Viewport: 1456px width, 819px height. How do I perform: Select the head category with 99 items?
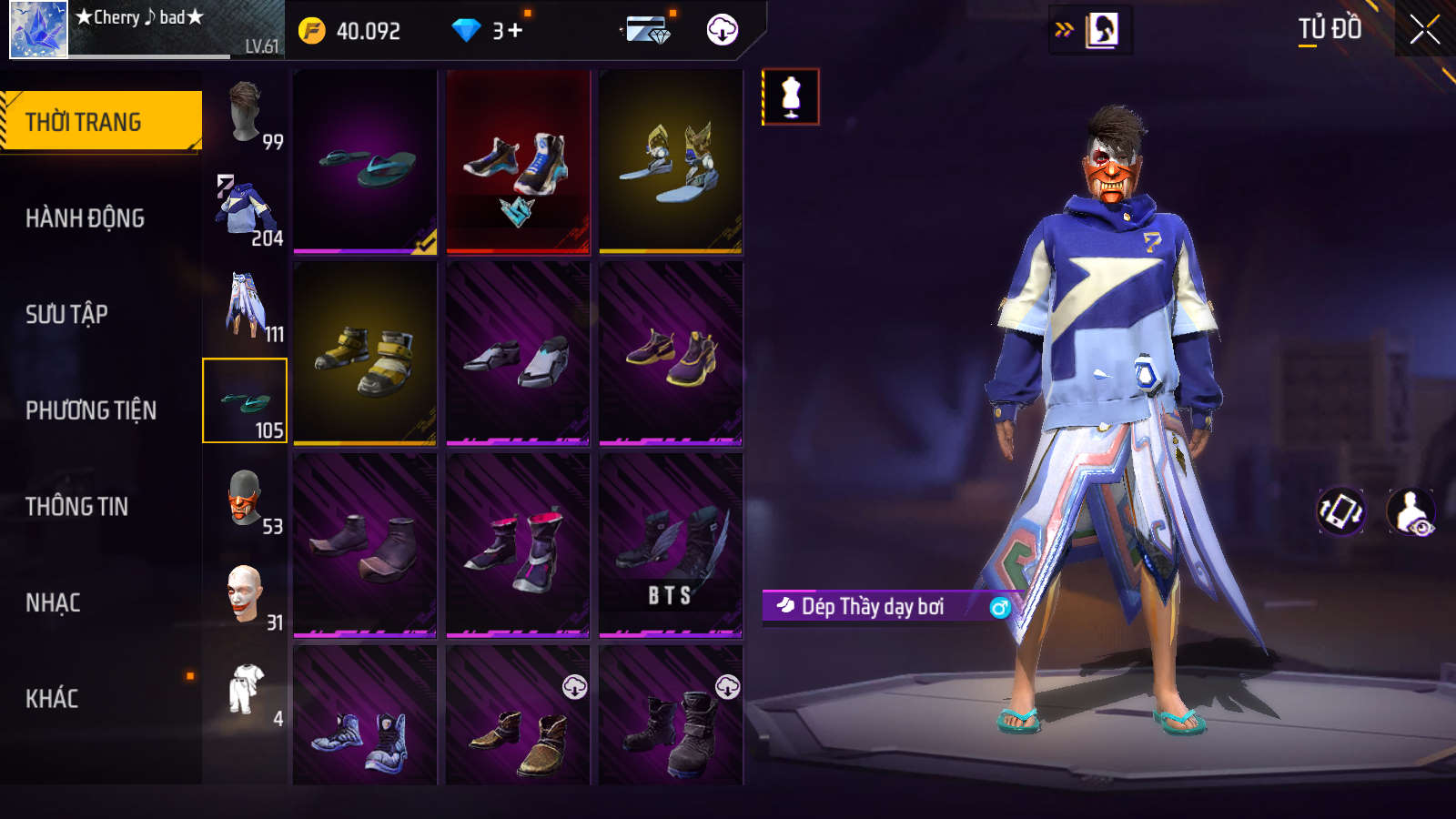coord(245,114)
